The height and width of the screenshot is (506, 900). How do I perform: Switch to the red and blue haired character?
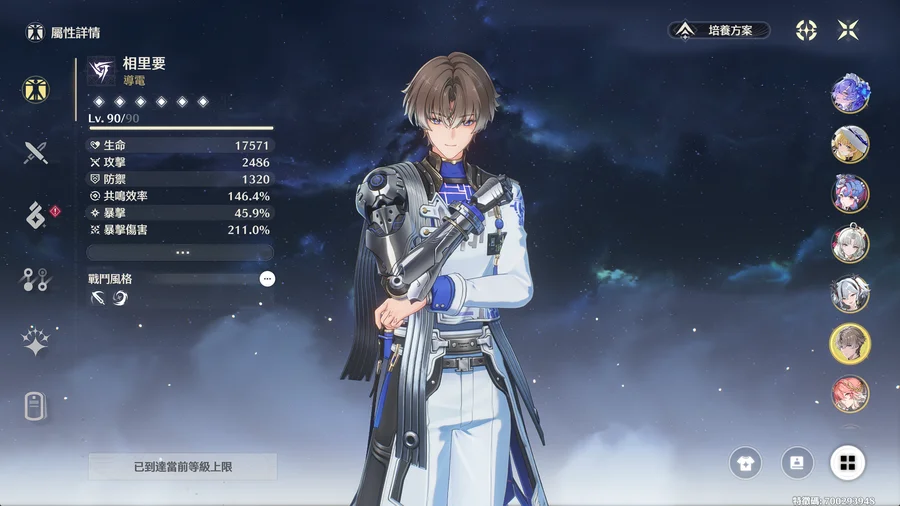(x=850, y=194)
